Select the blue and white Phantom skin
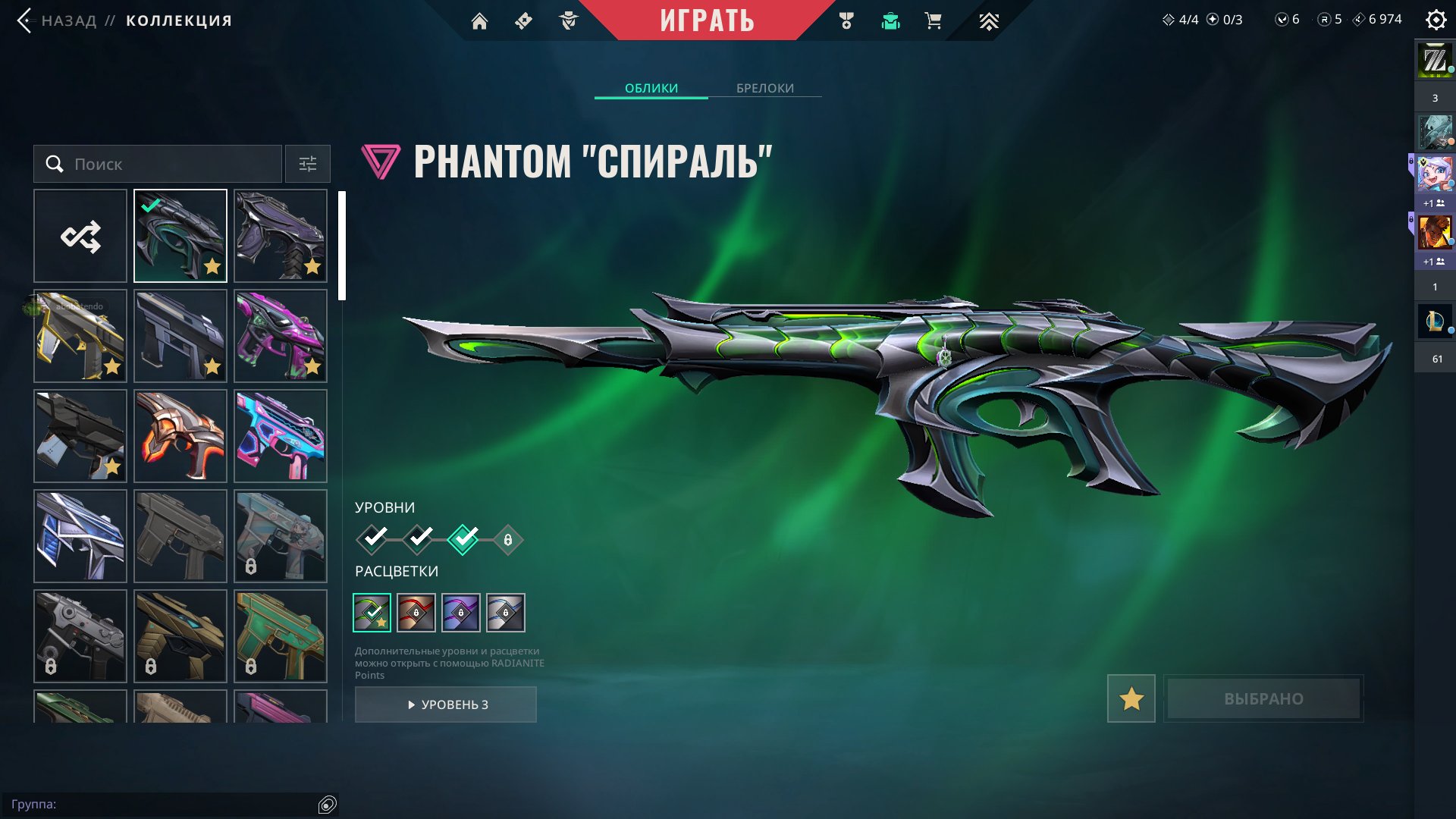 point(80,536)
